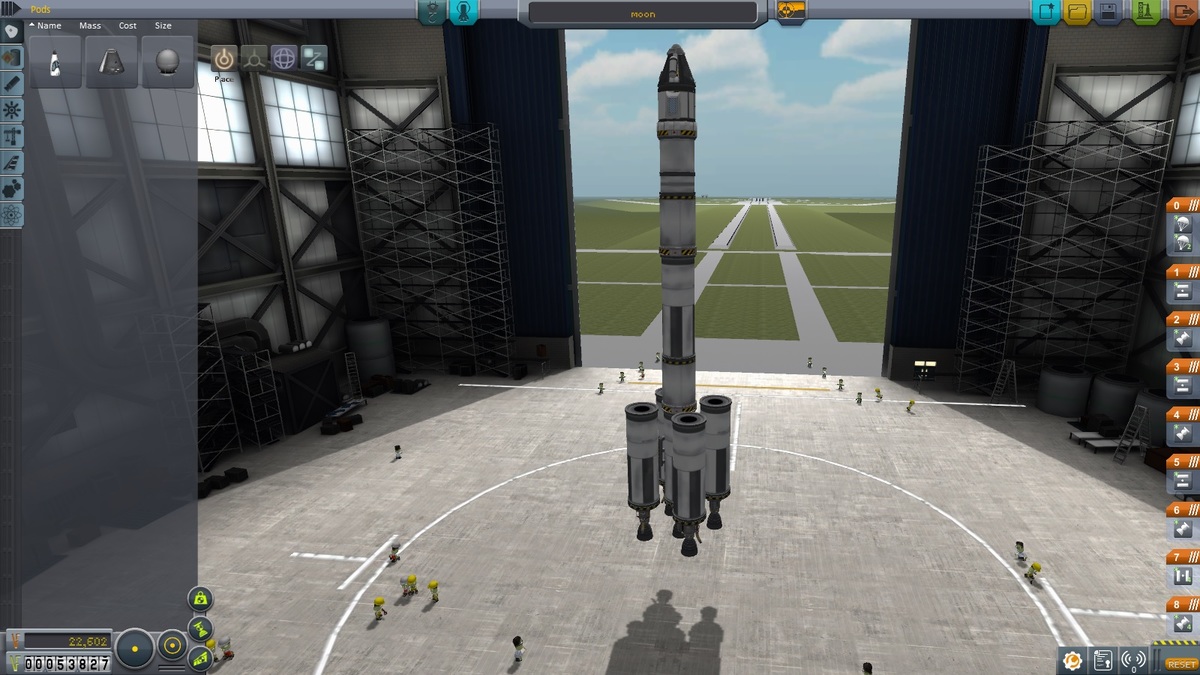
Task: Select the small white capsule pod part
Action: [55, 62]
